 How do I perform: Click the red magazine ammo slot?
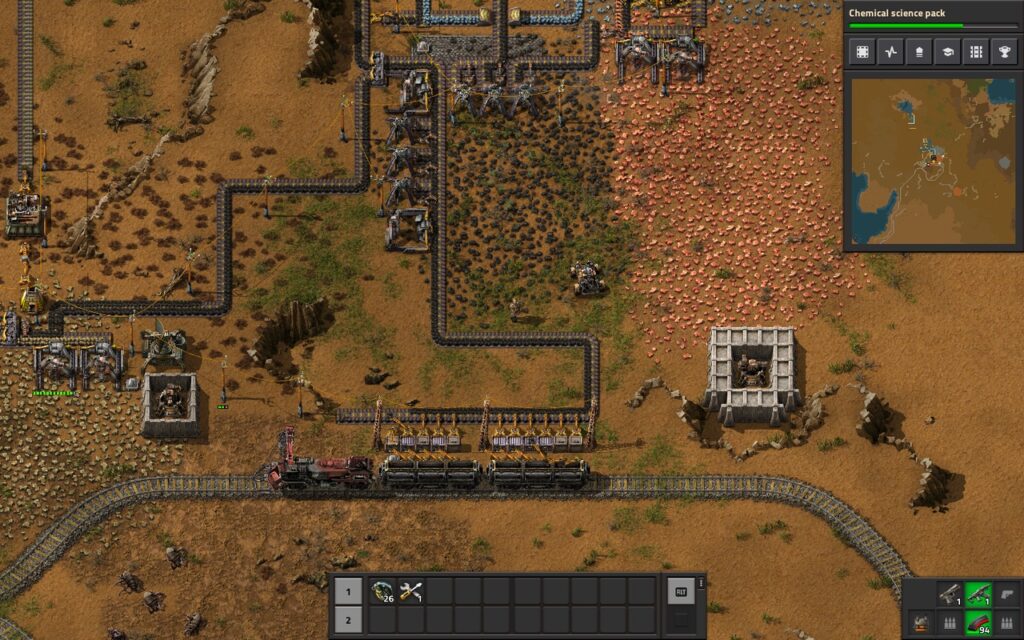pyautogui.click(x=979, y=624)
